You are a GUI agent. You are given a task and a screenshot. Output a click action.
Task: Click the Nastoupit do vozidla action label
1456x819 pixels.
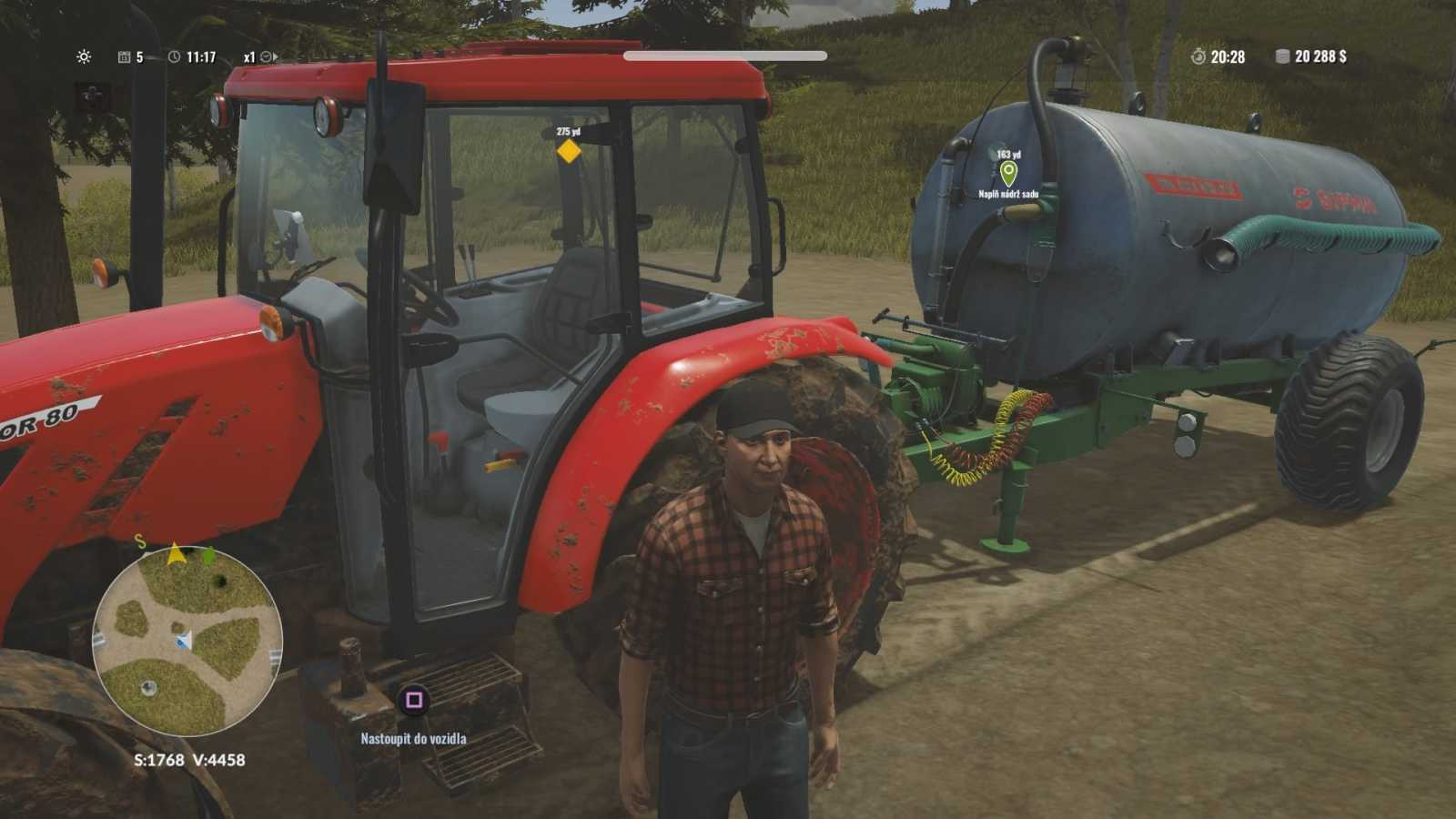pyautogui.click(x=411, y=739)
